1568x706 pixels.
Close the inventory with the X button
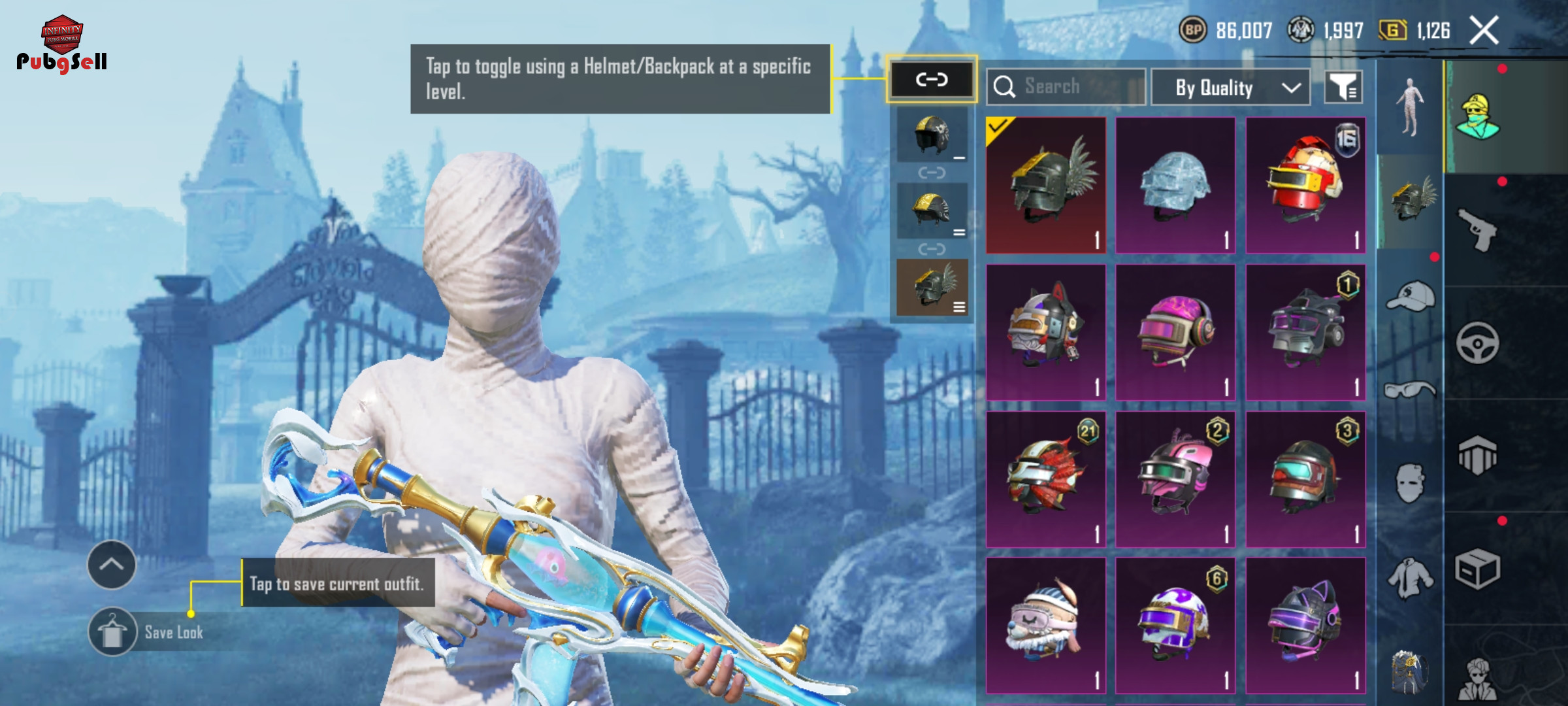pyautogui.click(x=1484, y=31)
